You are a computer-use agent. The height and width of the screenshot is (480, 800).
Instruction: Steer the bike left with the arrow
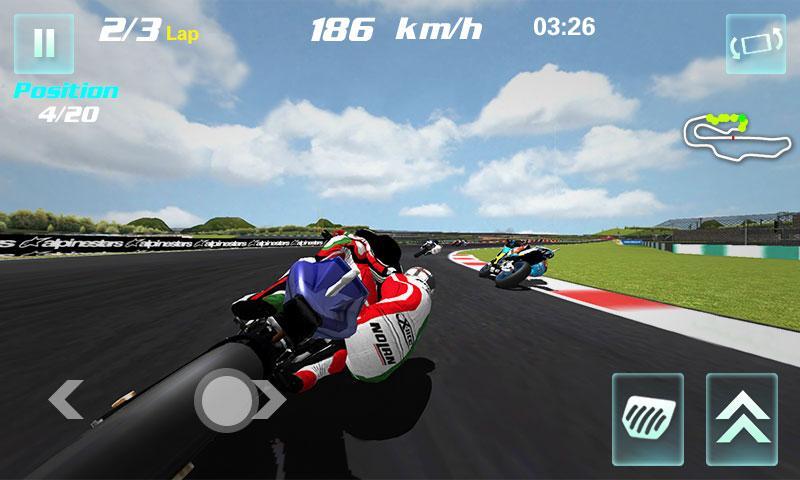(x=66, y=400)
